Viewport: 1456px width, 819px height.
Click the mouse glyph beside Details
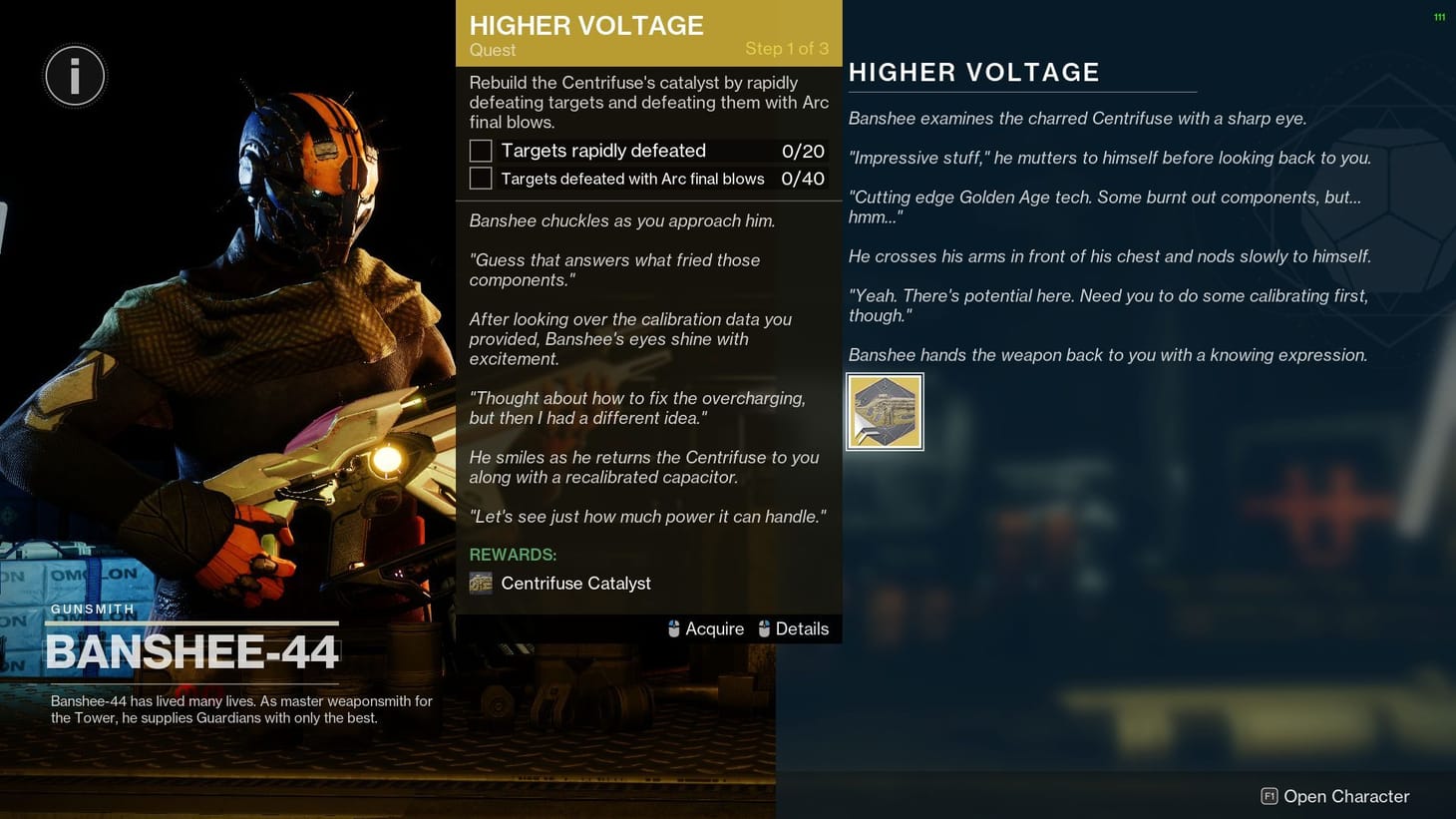(x=764, y=628)
